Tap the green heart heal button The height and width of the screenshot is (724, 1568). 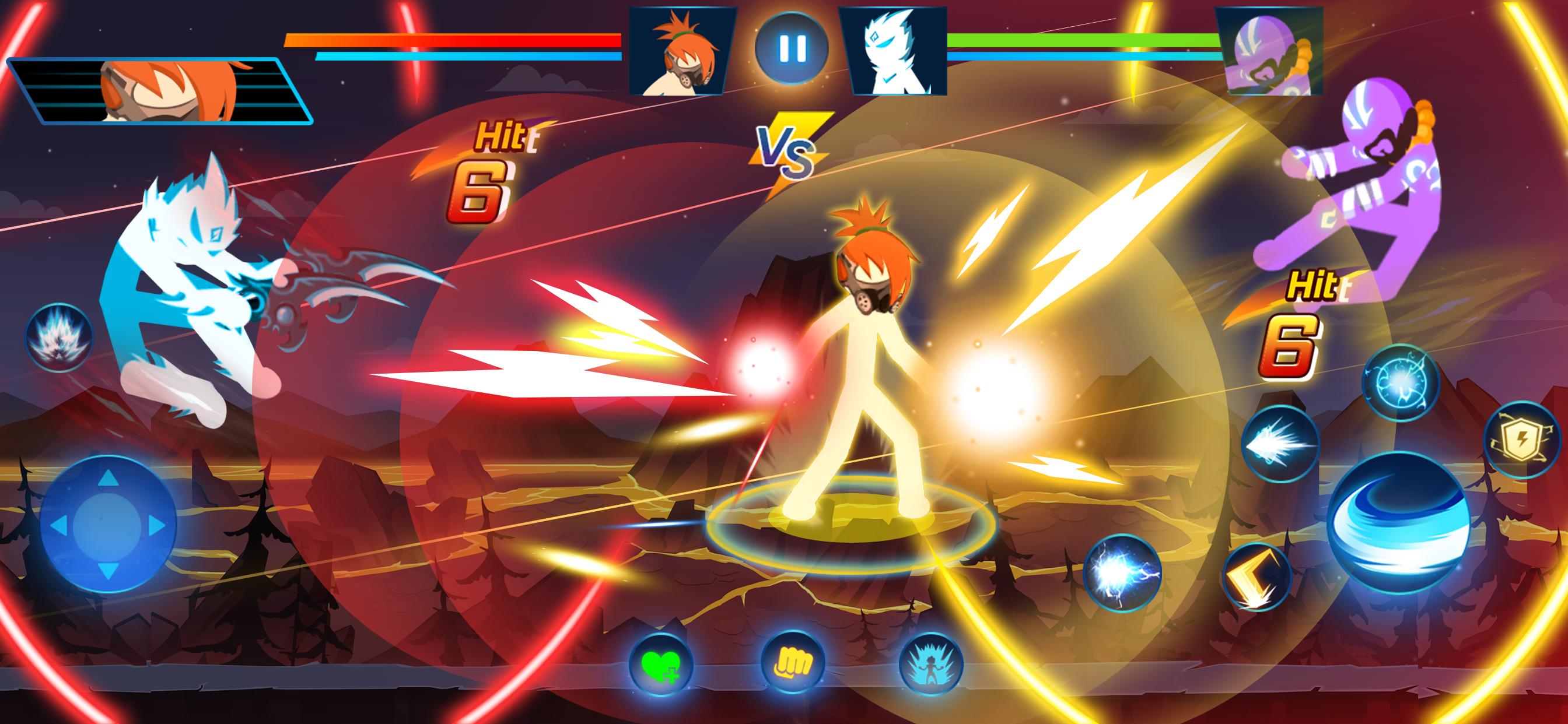click(661, 664)
